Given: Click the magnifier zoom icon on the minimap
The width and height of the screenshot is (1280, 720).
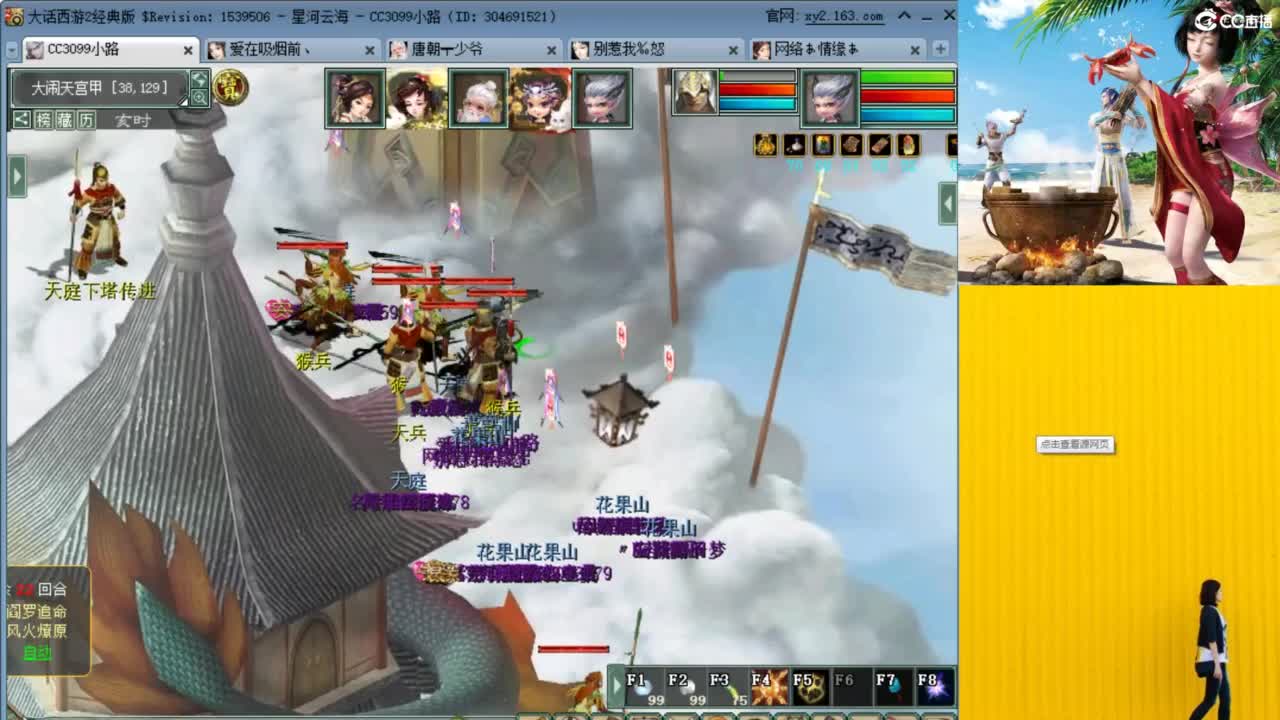Looking at the screenshot, I should (199, 97).
